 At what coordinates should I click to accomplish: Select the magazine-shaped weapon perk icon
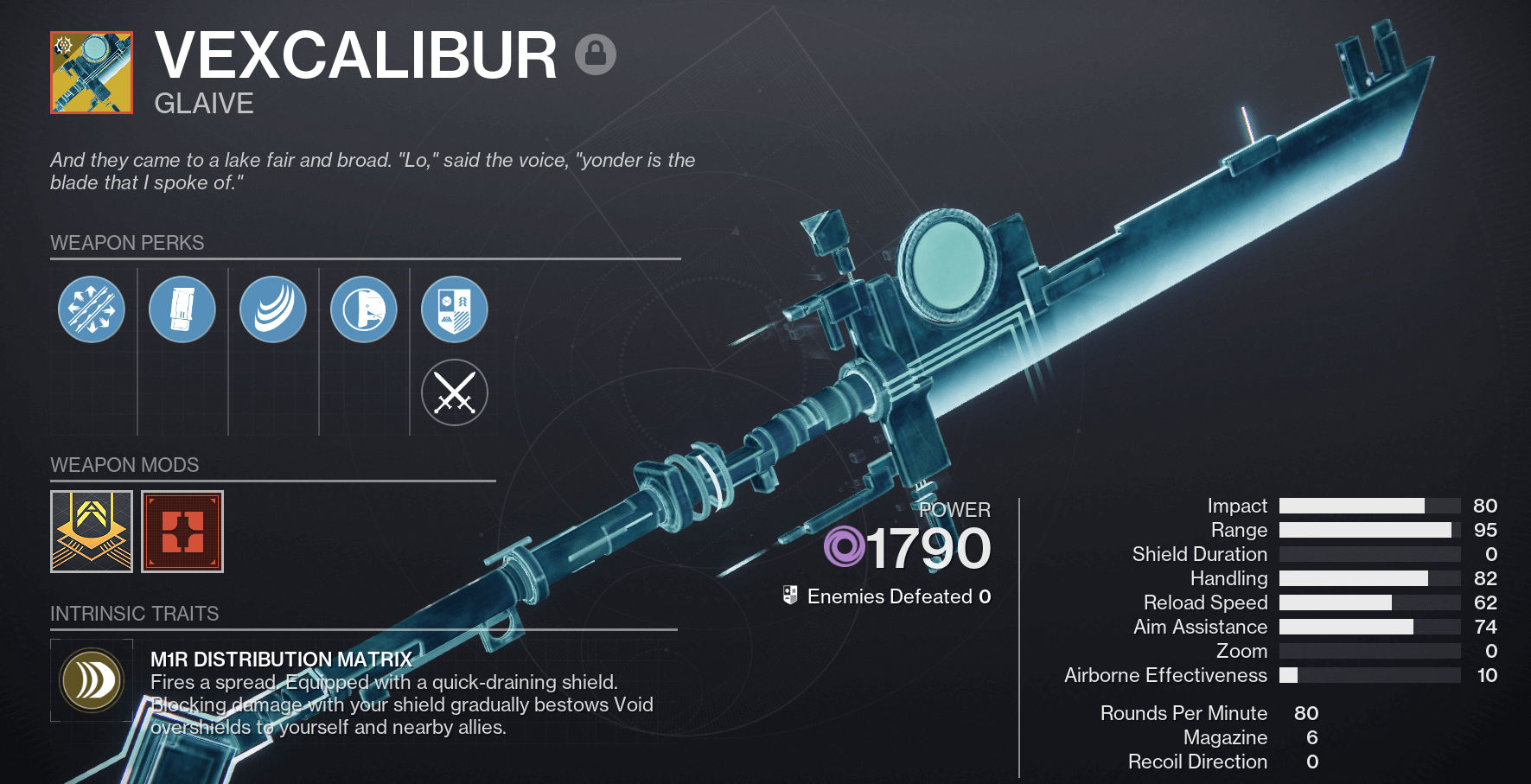coord(182,309)
